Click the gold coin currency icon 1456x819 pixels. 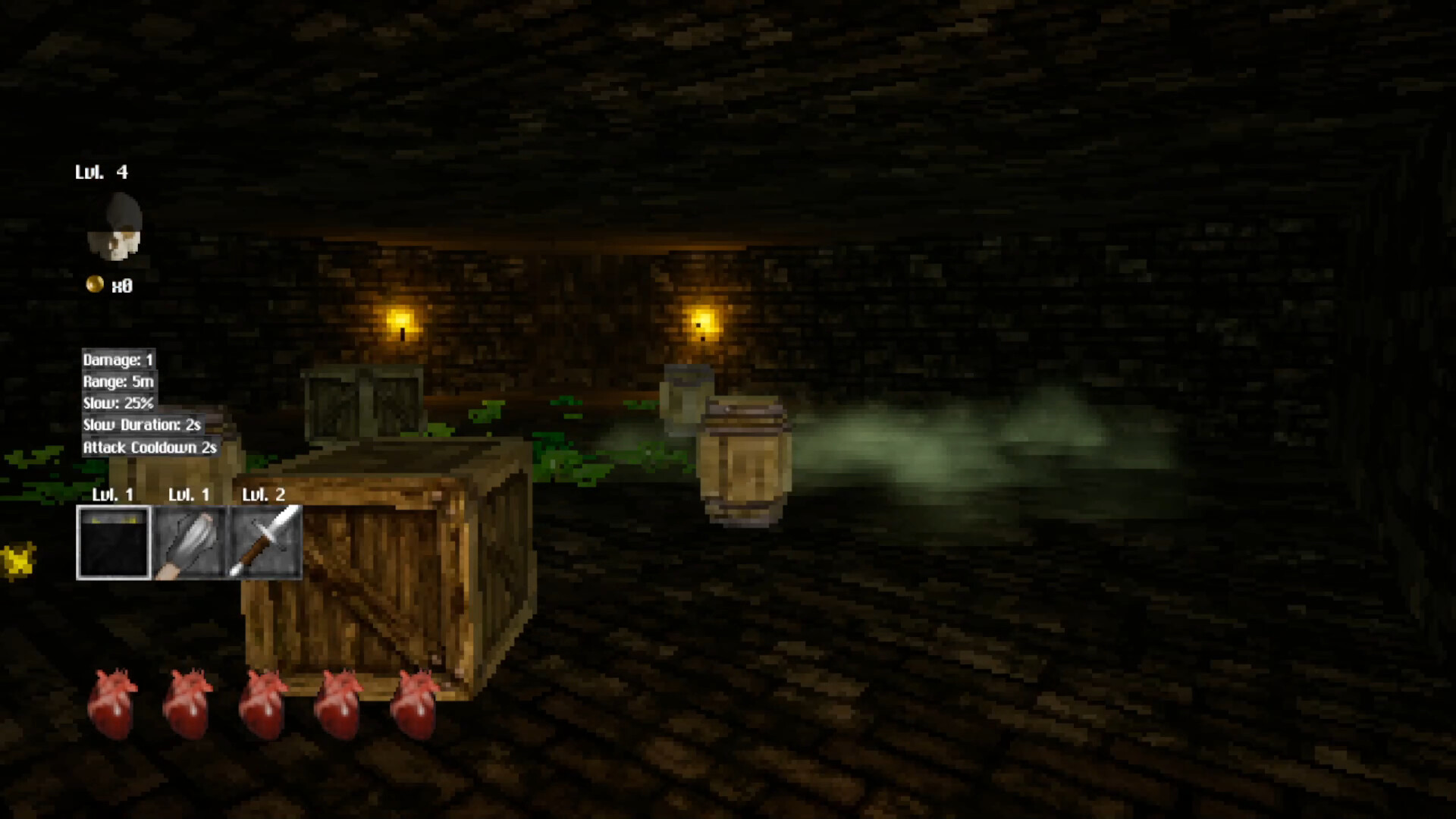coord(93,286)
